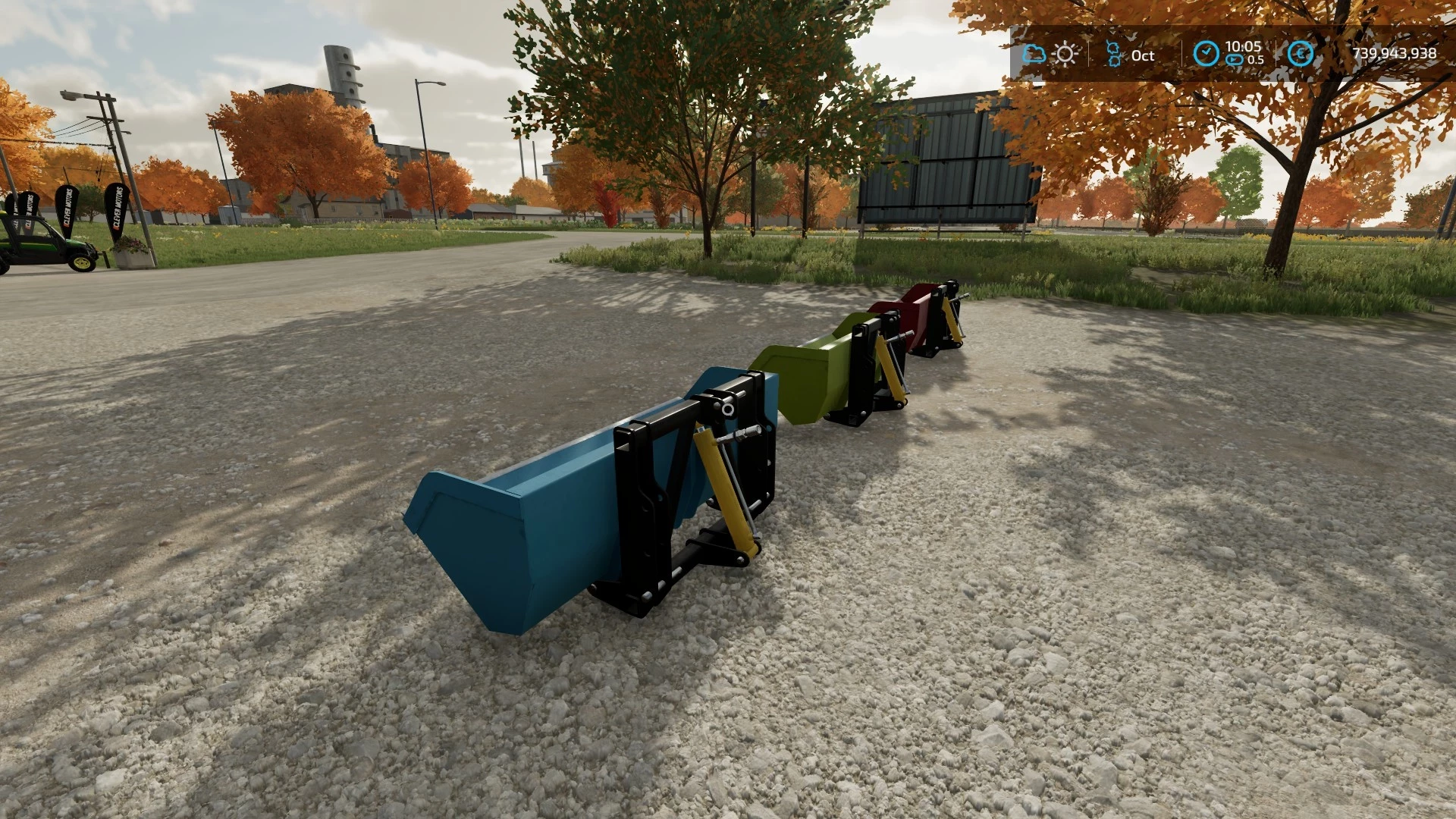The width and height of the screenshot is (1456, 819).
Task: Expand the weather forecast panel
Action: click(1050, 54)
